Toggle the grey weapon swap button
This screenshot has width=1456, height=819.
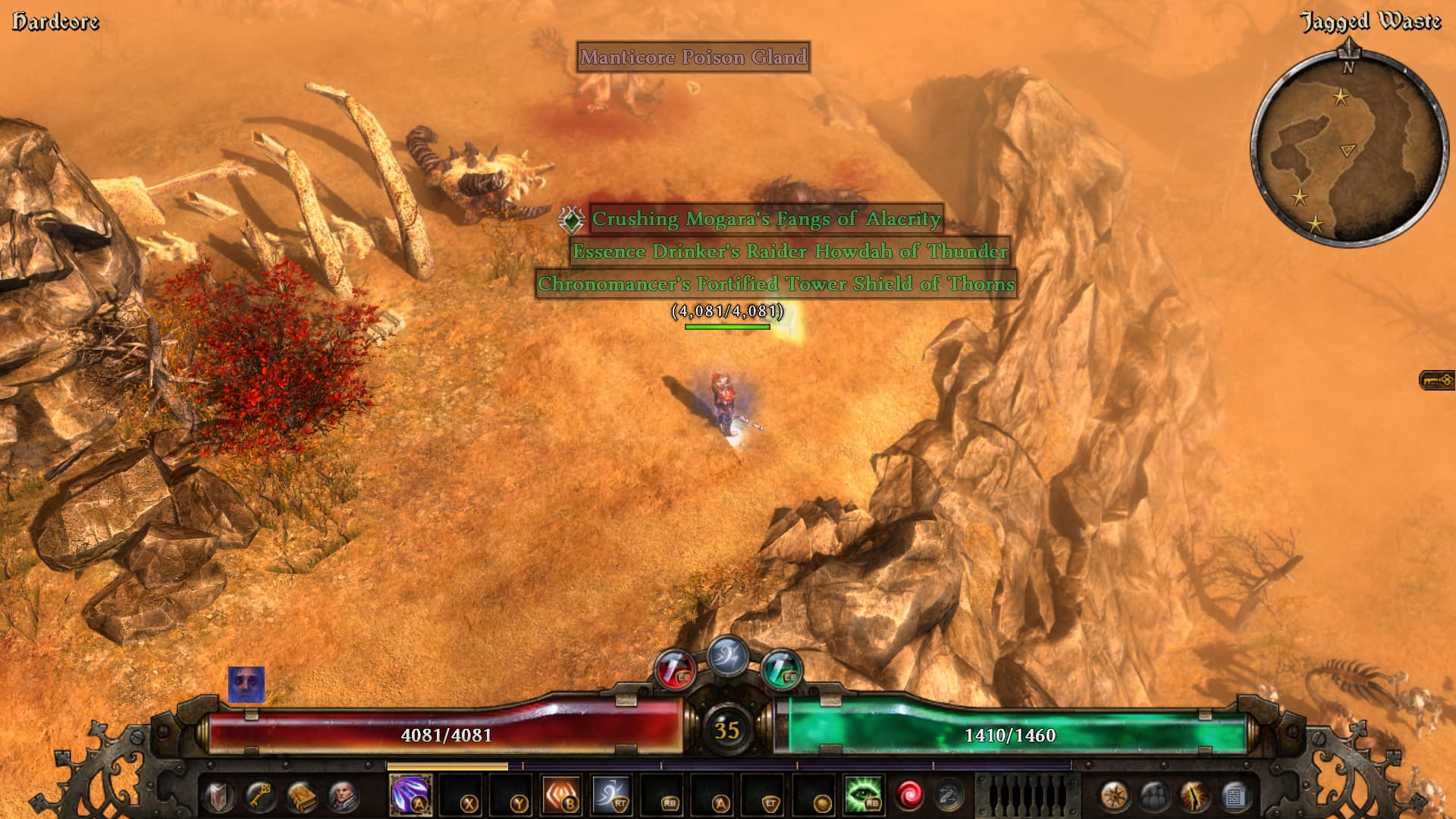click(948, 795)
